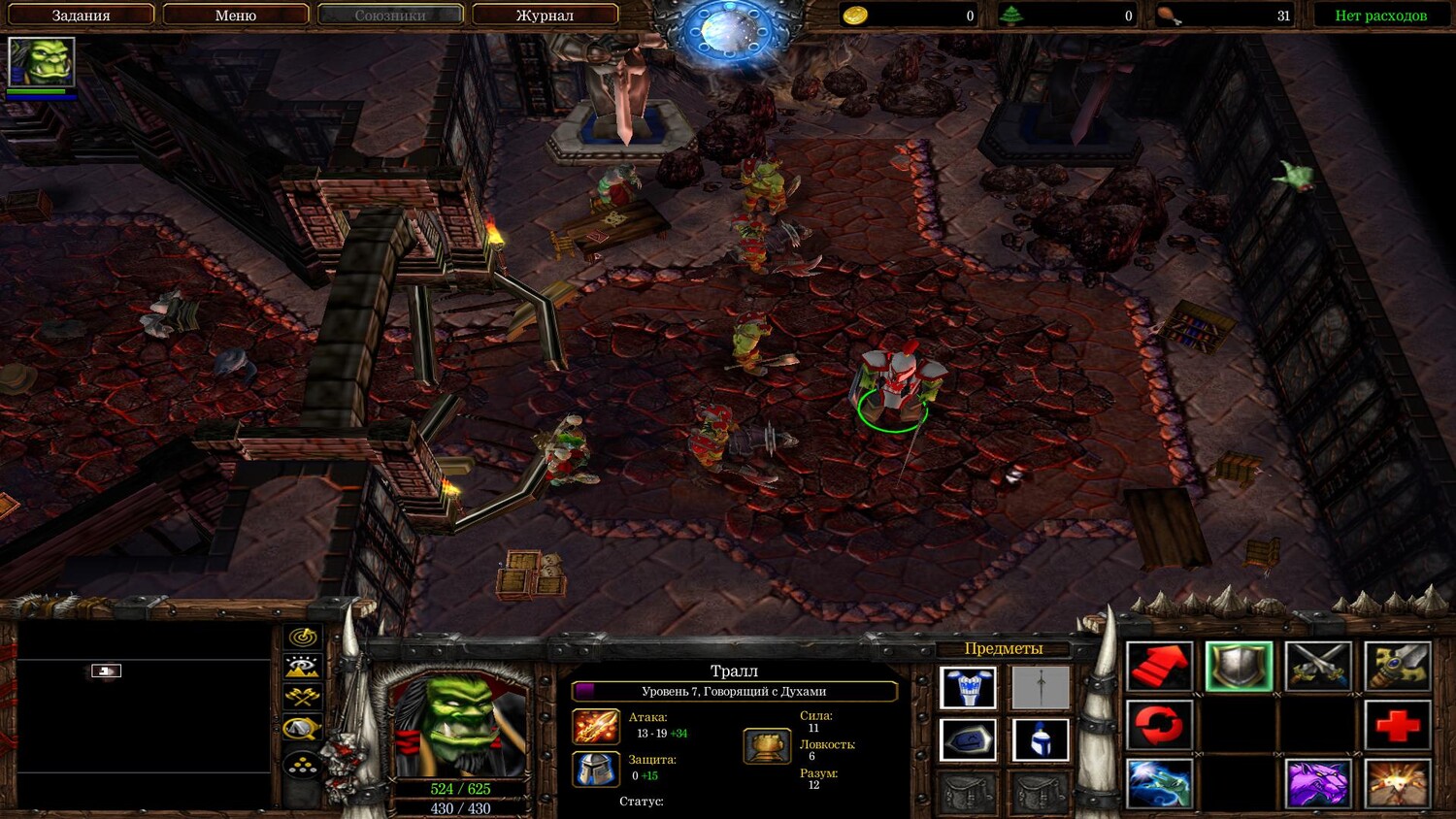Screen dimensions: 1456x819
Task: Choose the red circular arrows Patrol command
Action: (1159, 726)
